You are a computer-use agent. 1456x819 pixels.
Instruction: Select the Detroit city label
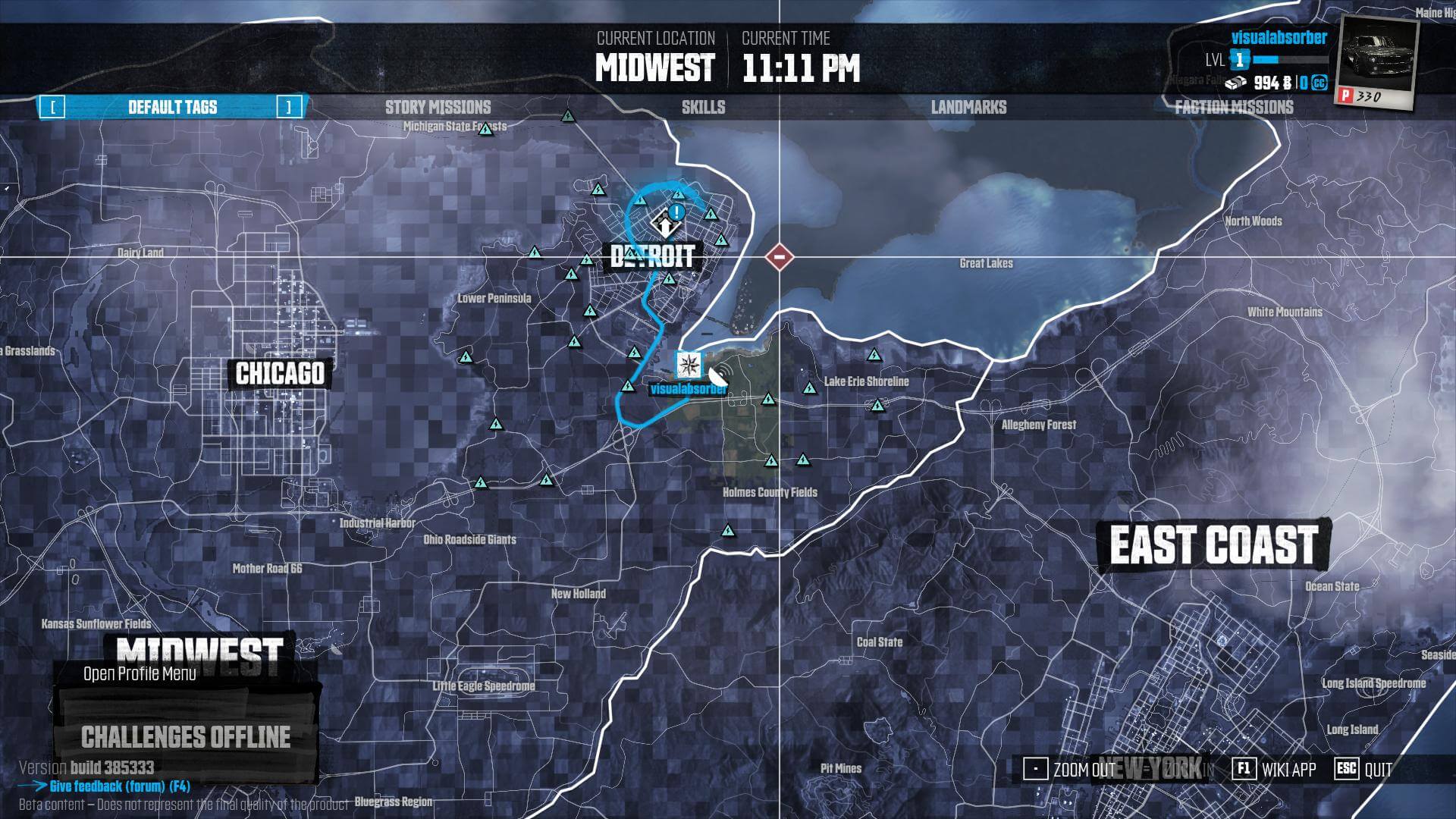point(652,256)
